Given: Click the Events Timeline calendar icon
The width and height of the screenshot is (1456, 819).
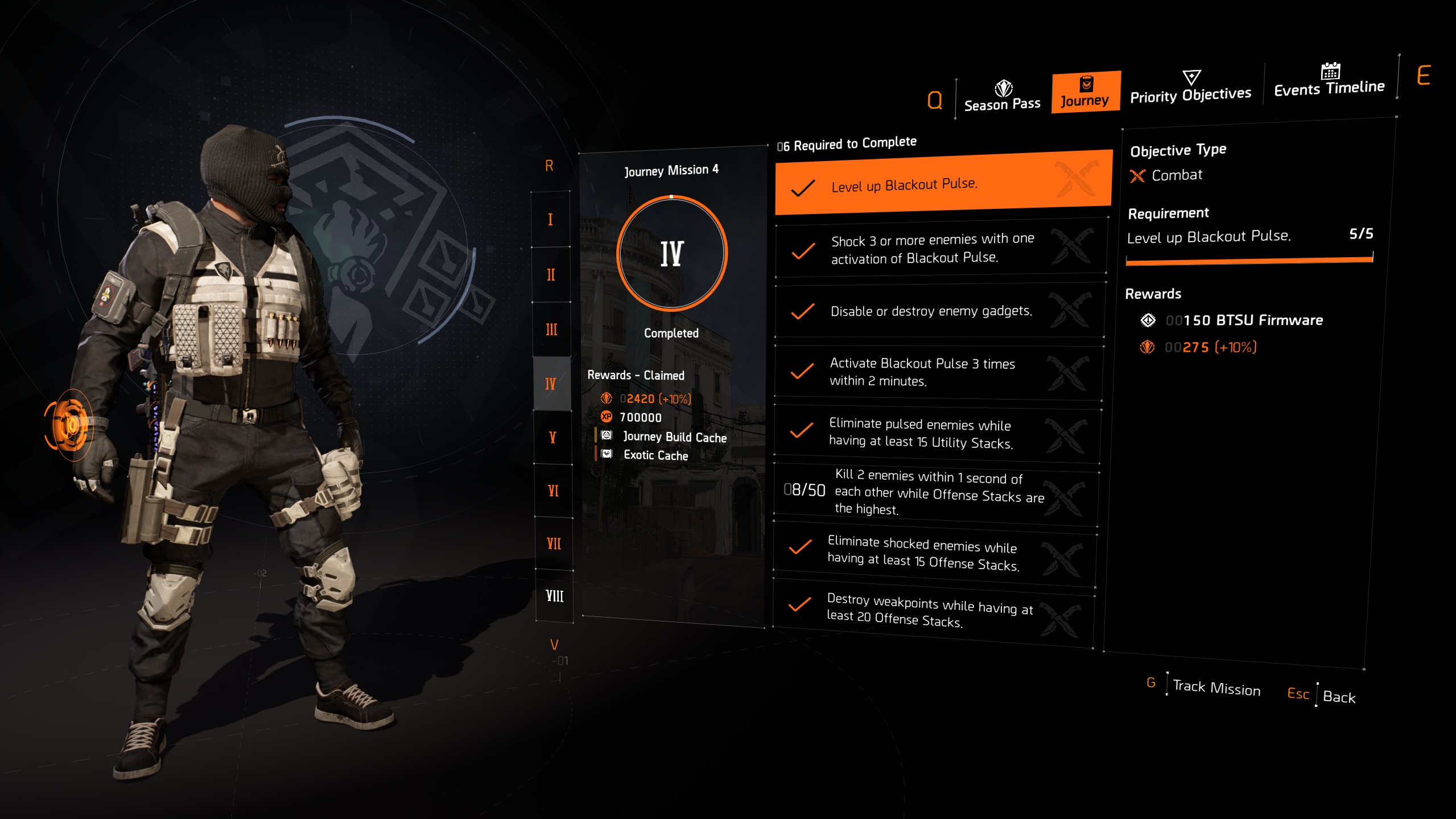Looking at the screenshot, I should pos(1330,72).
